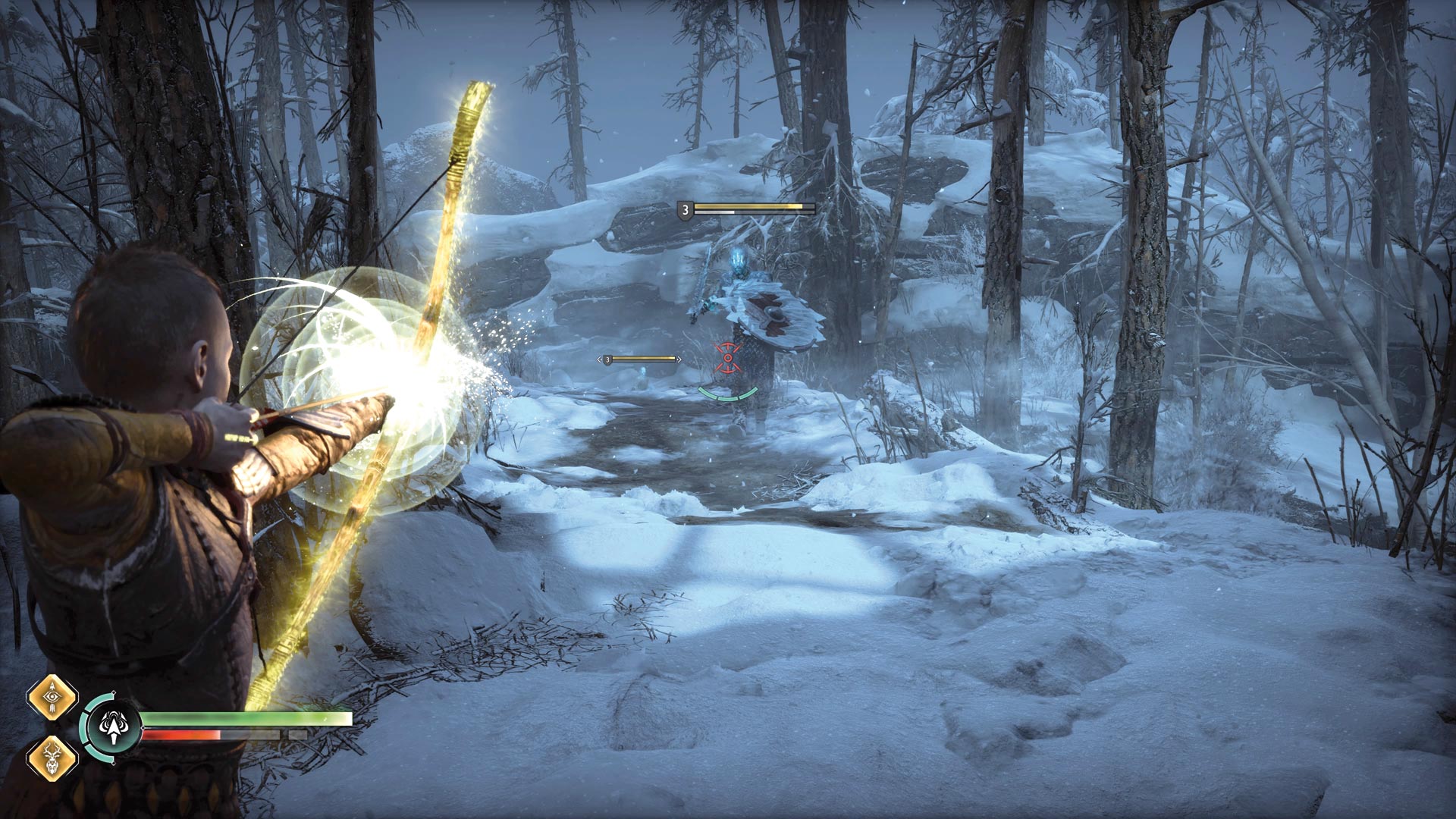Activate the stag head ability diamond
1456x819 pixels.
tap(52, 758)
